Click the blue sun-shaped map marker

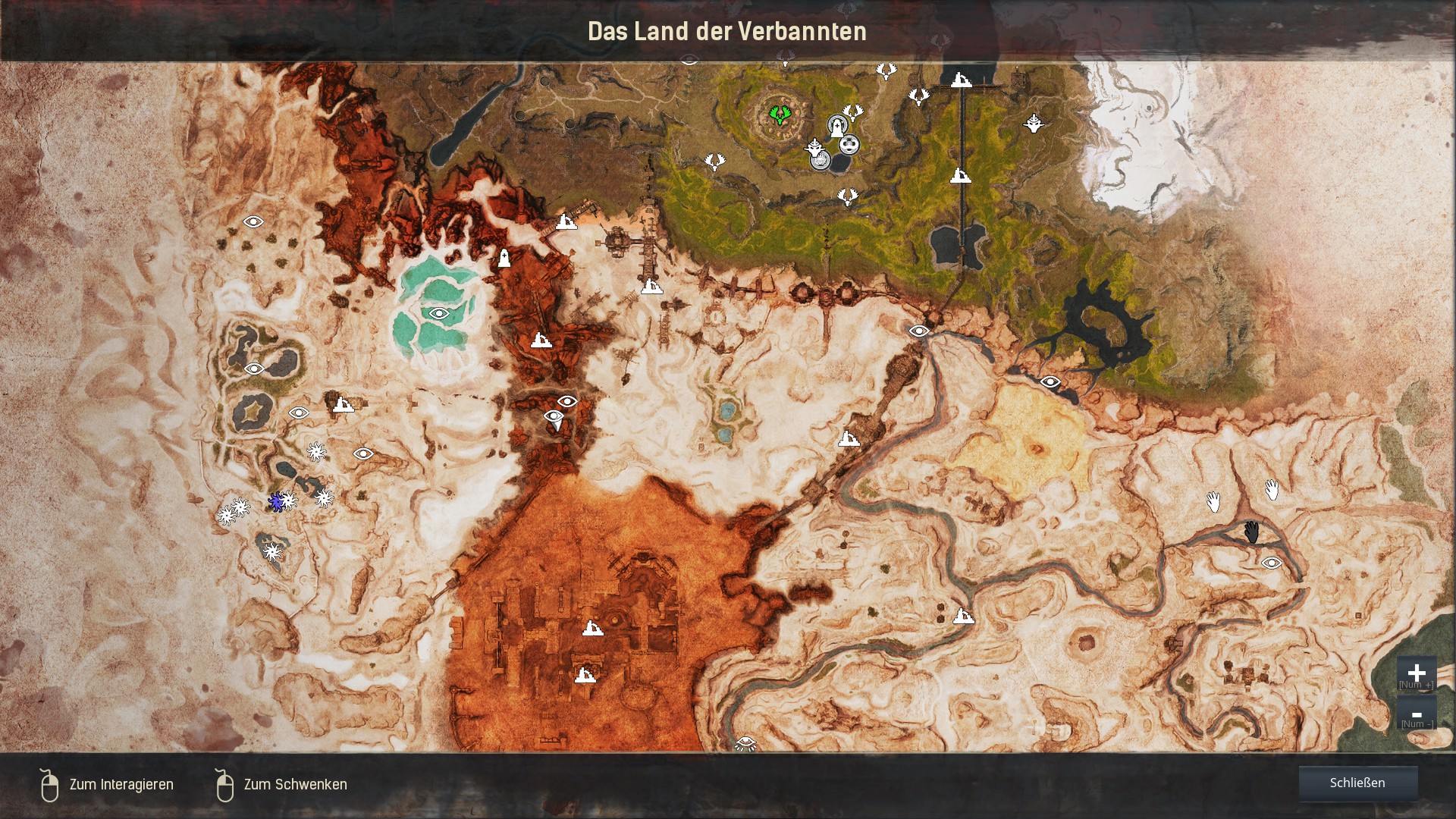tap(277, 501)
